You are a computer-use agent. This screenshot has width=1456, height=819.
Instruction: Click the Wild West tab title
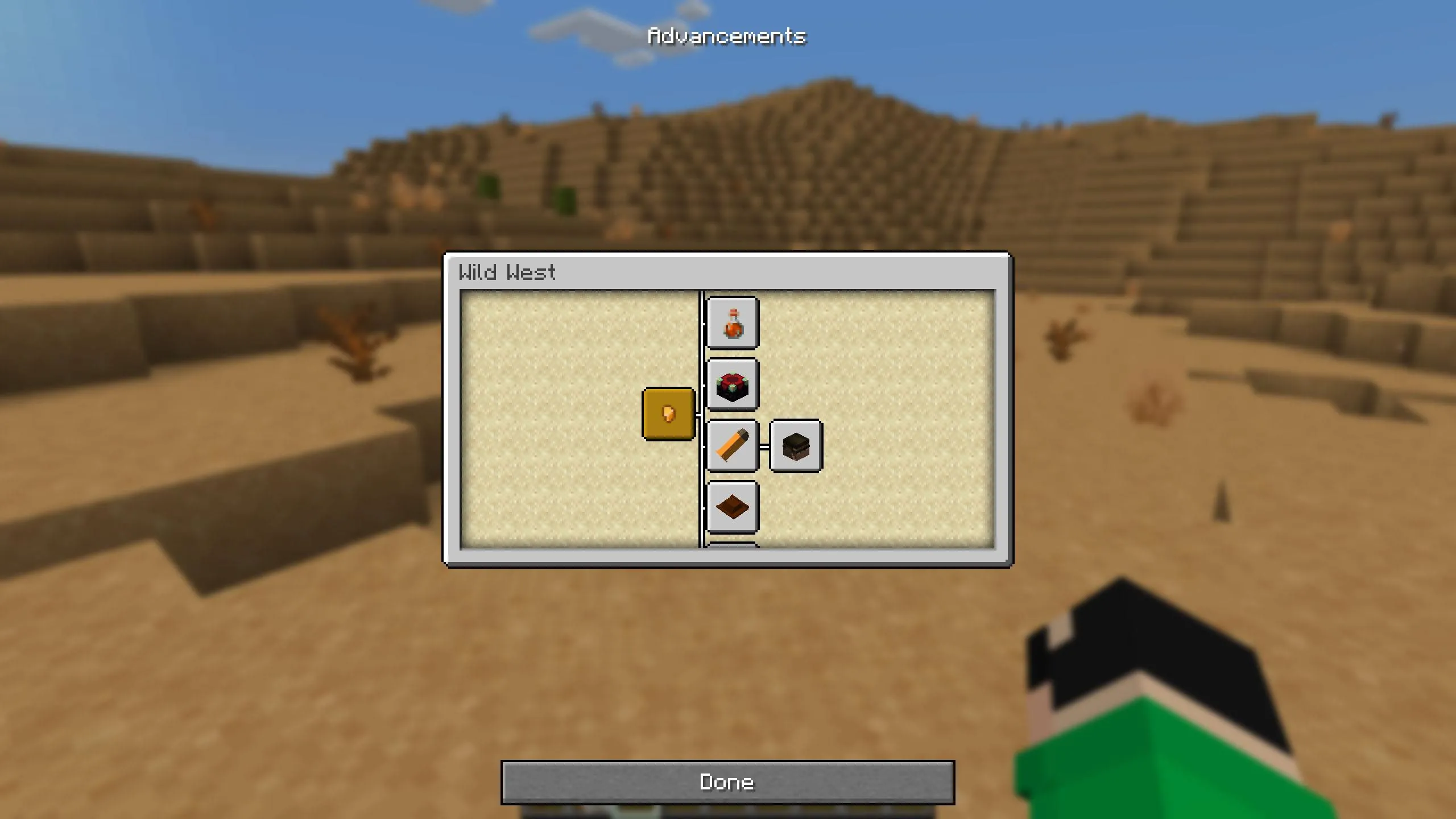[506, 272]
